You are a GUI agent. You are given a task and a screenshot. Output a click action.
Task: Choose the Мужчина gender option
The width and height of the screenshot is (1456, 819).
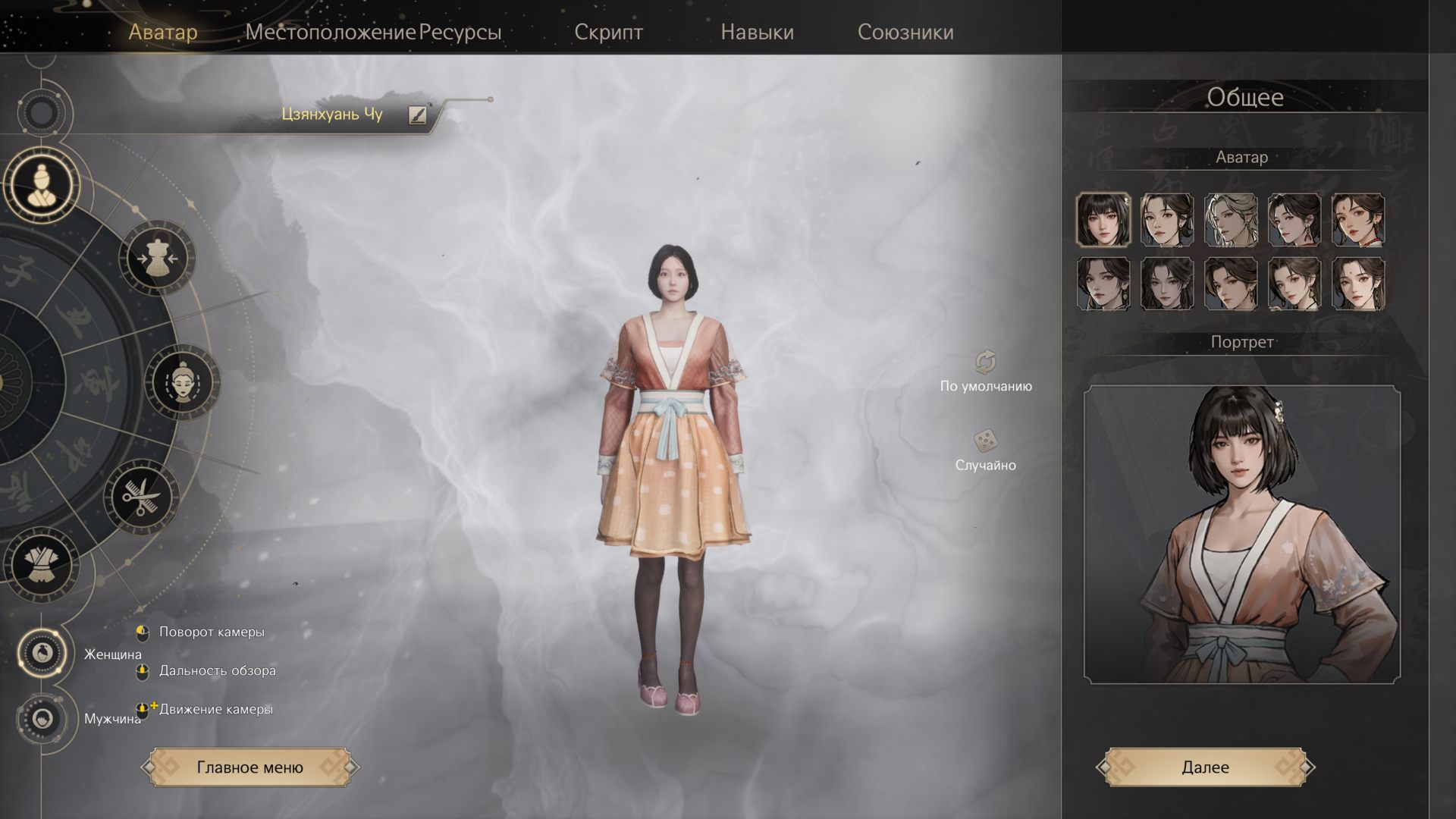(x=42, y=718)
